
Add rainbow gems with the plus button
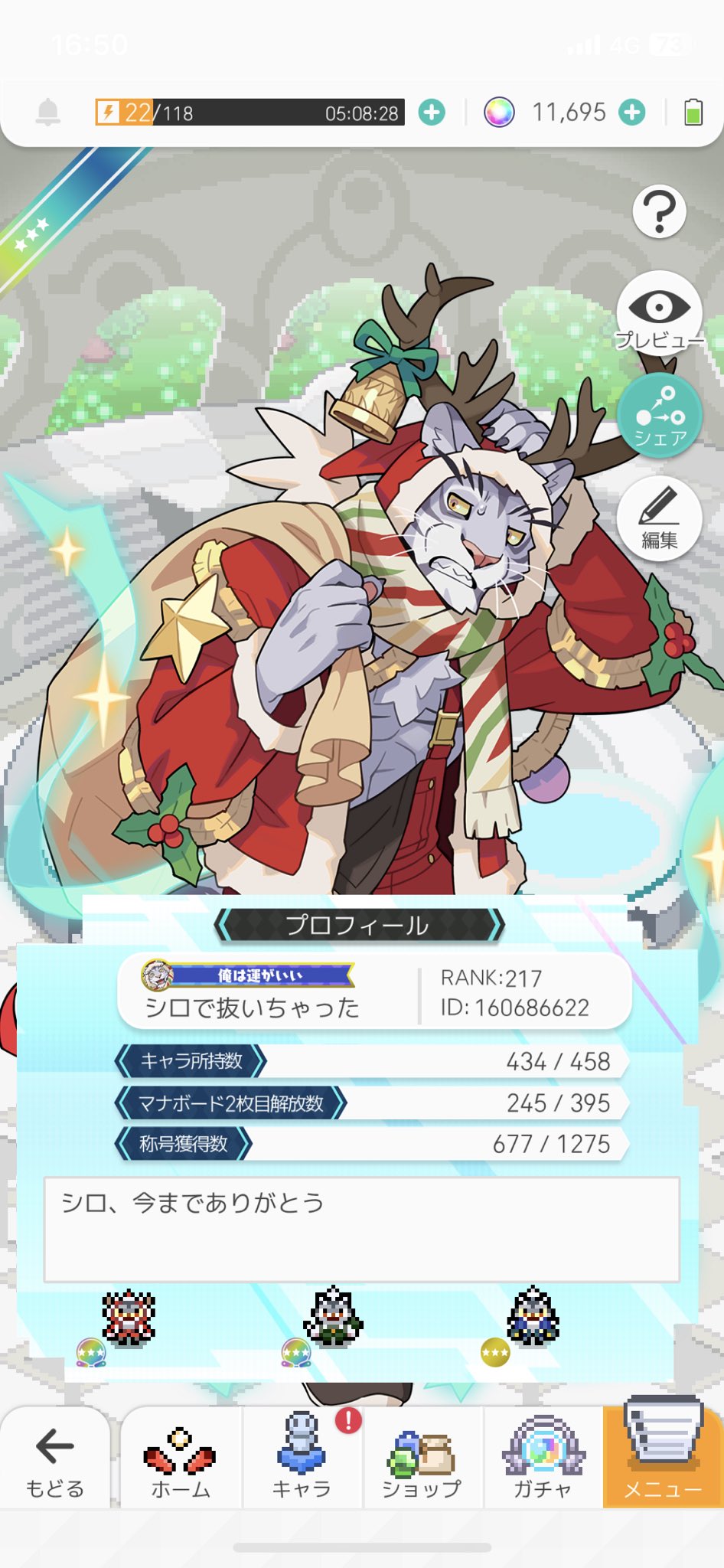632,113
